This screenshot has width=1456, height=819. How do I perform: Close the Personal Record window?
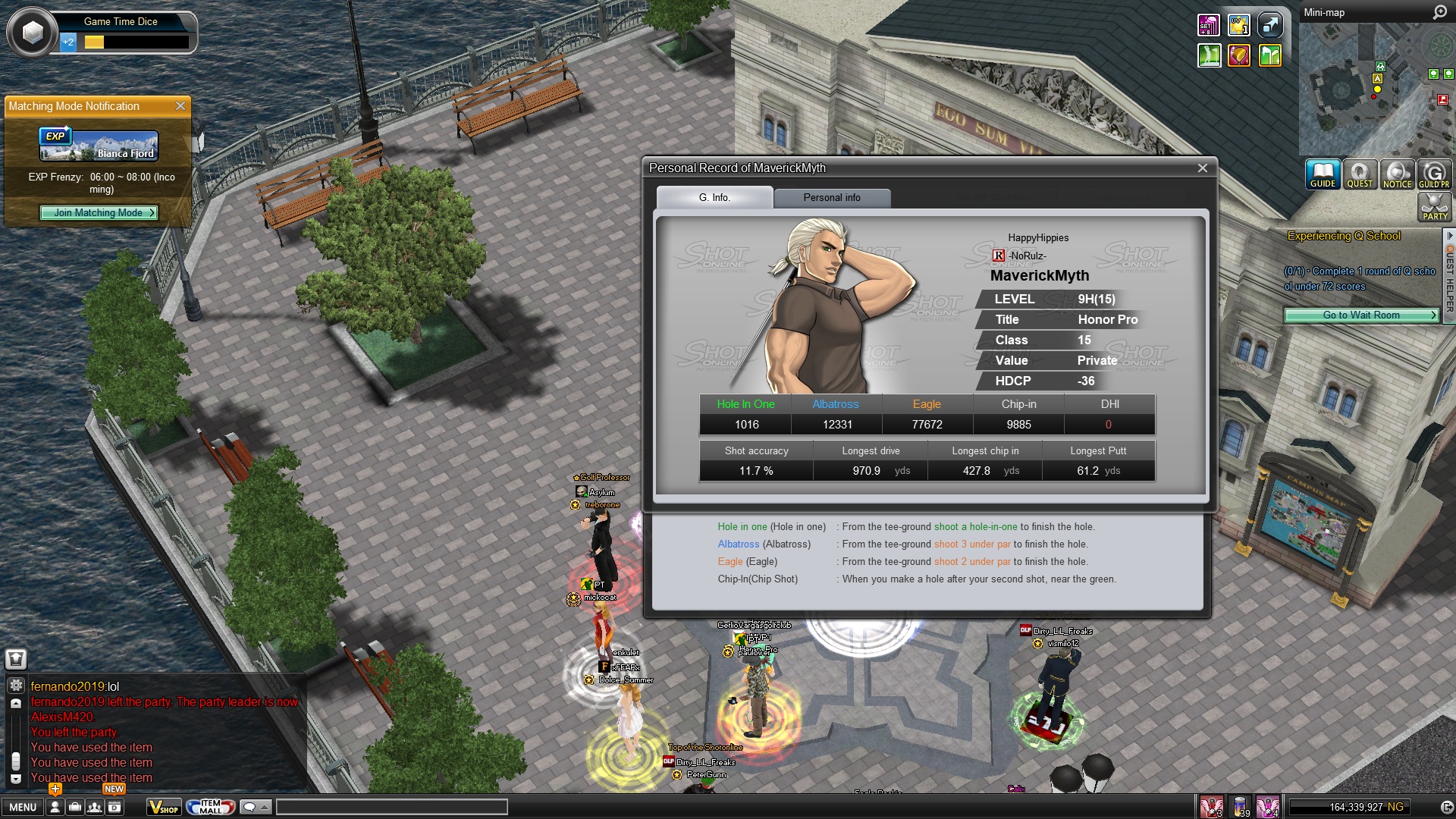point(1202,168)
